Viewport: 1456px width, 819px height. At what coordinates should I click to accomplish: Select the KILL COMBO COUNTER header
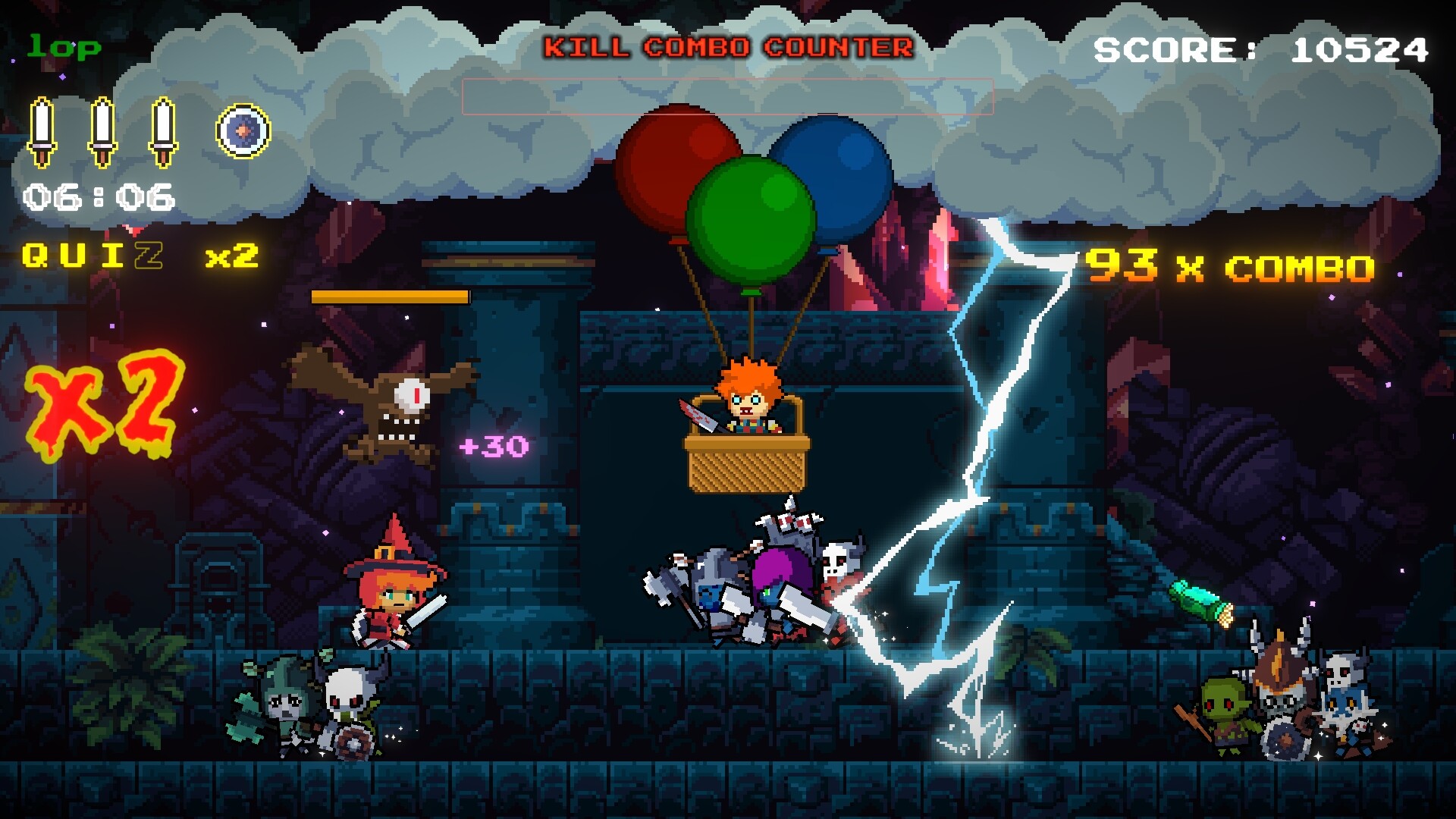tap(728, 45)
